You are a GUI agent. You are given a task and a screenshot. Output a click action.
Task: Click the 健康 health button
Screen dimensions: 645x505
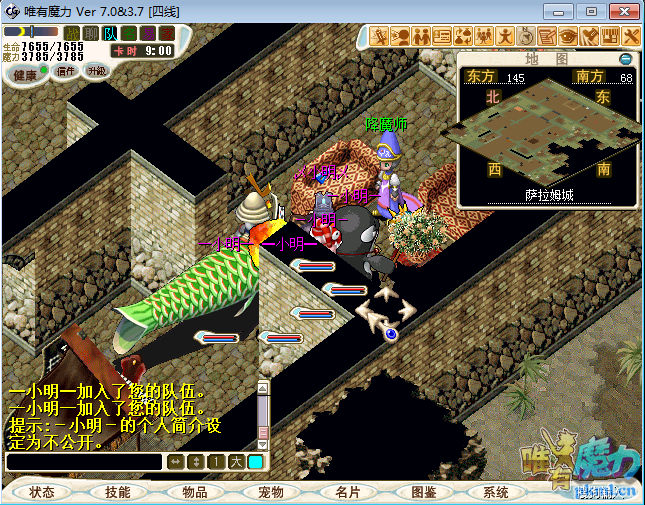click(25, 75)
